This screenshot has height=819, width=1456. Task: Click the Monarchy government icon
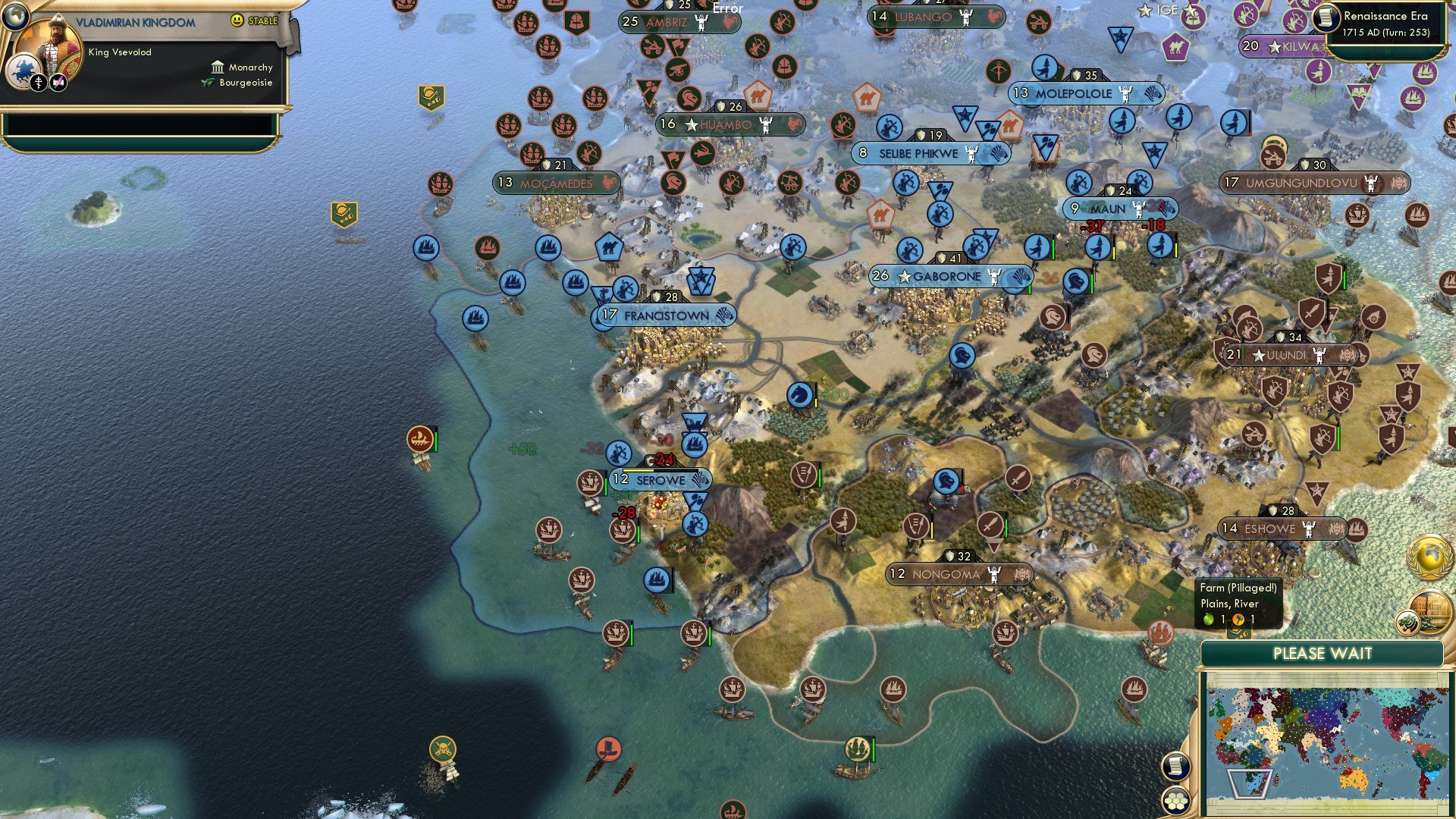(218, 67)
